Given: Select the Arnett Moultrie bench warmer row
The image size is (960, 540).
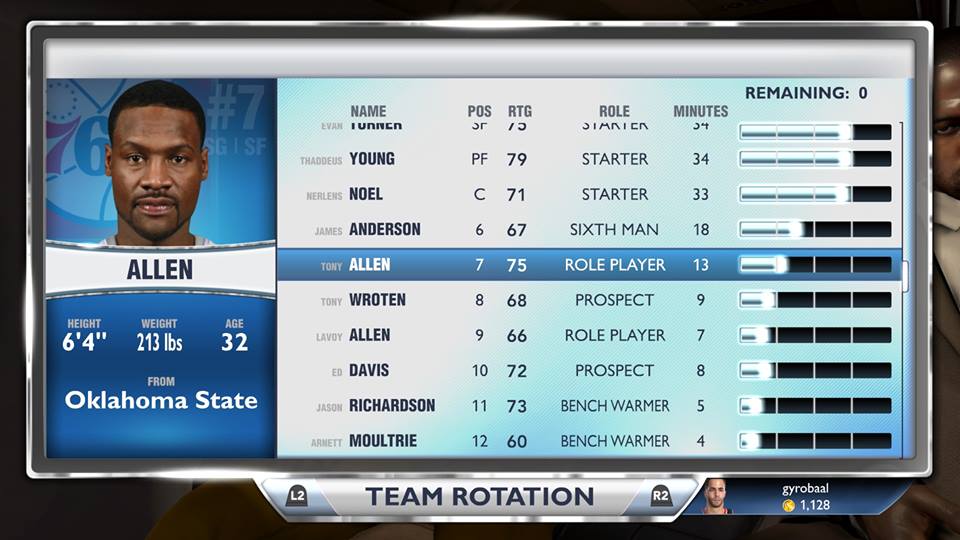Looking at the screenshot, I should pos(590,441).
